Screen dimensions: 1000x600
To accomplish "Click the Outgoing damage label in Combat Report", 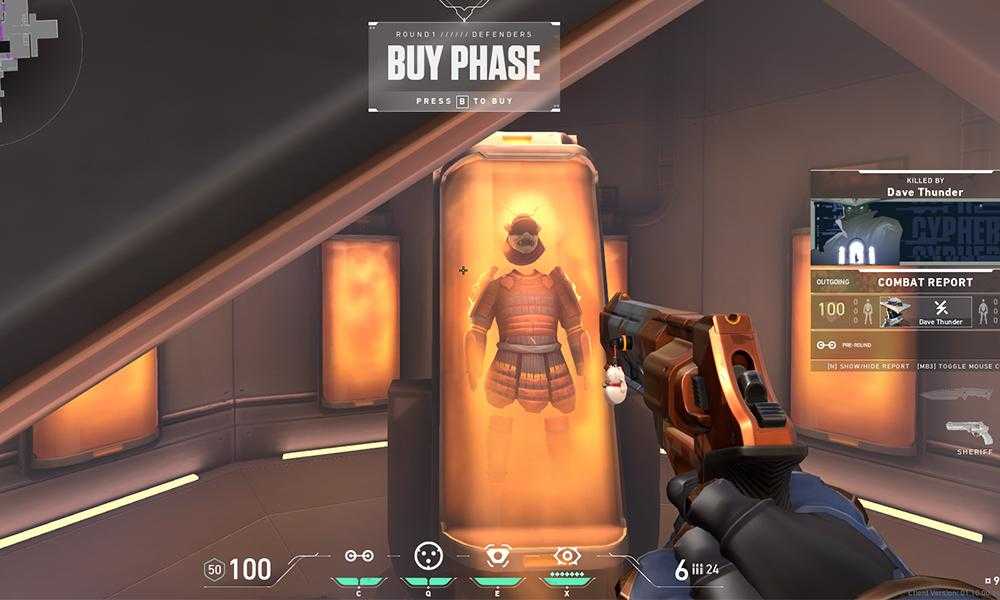I will [833, 283].
